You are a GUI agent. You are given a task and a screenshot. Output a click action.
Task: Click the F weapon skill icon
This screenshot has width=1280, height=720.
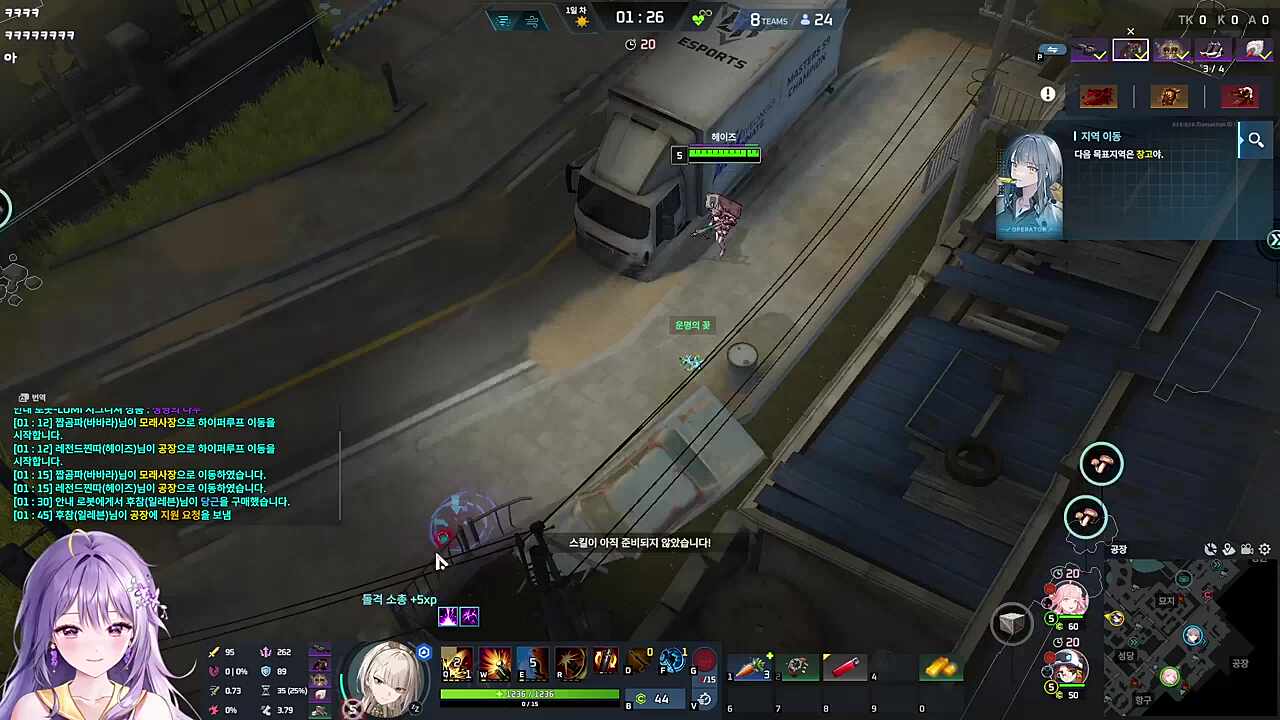(x=671, y=662)
